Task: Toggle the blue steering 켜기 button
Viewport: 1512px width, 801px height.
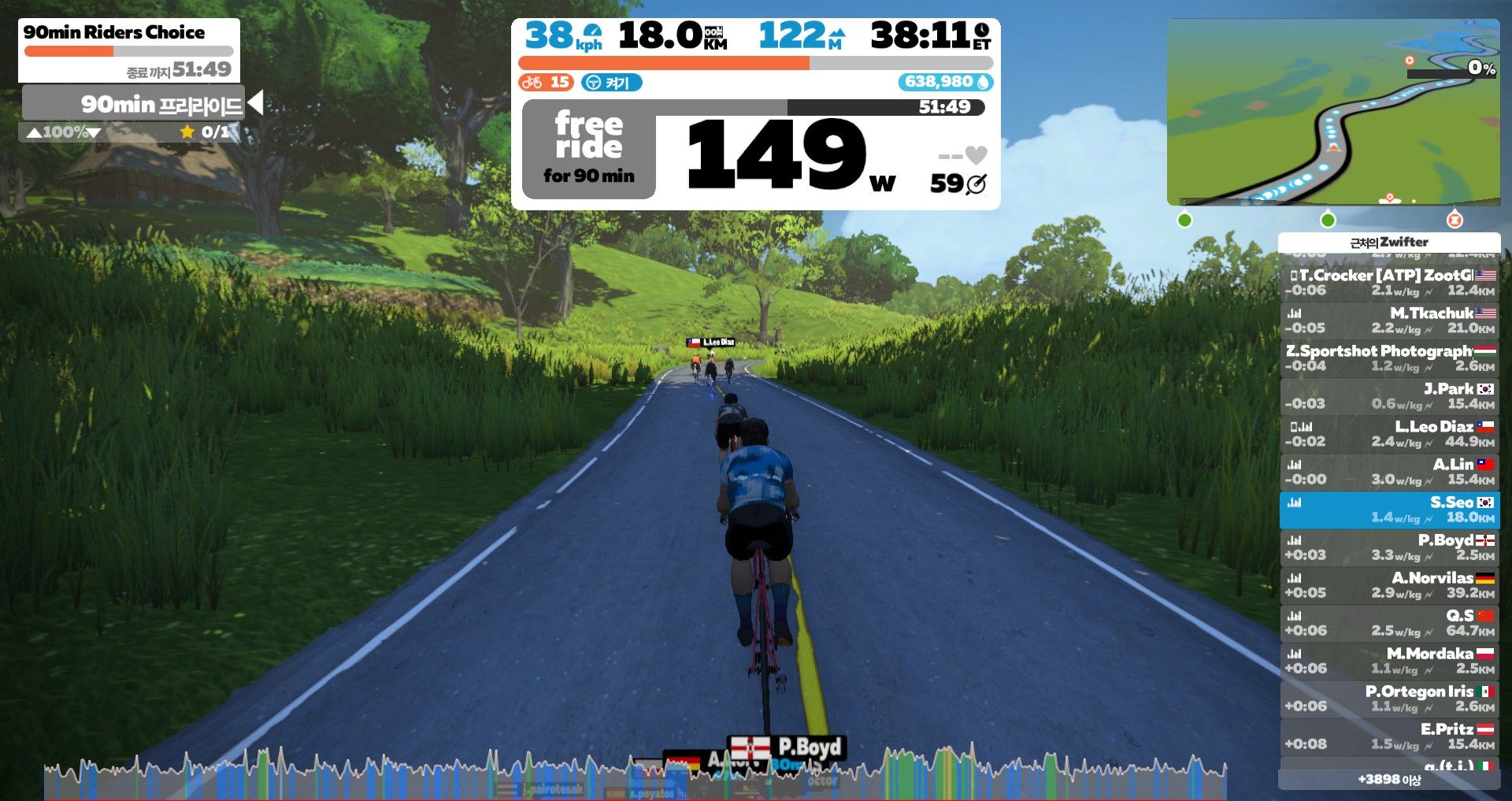Action: (x=611, y=83)
